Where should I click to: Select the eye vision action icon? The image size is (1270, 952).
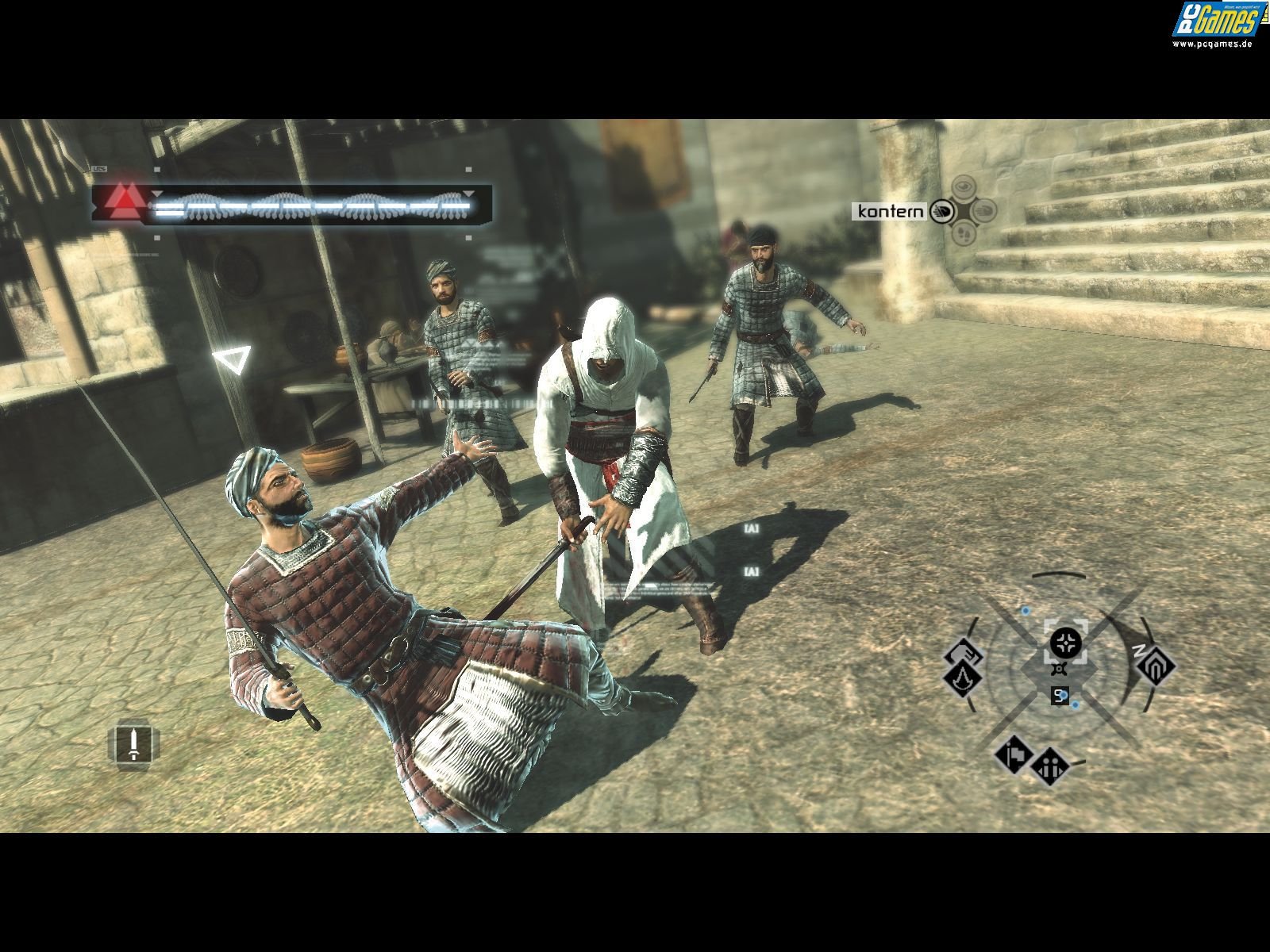(963, 188)
